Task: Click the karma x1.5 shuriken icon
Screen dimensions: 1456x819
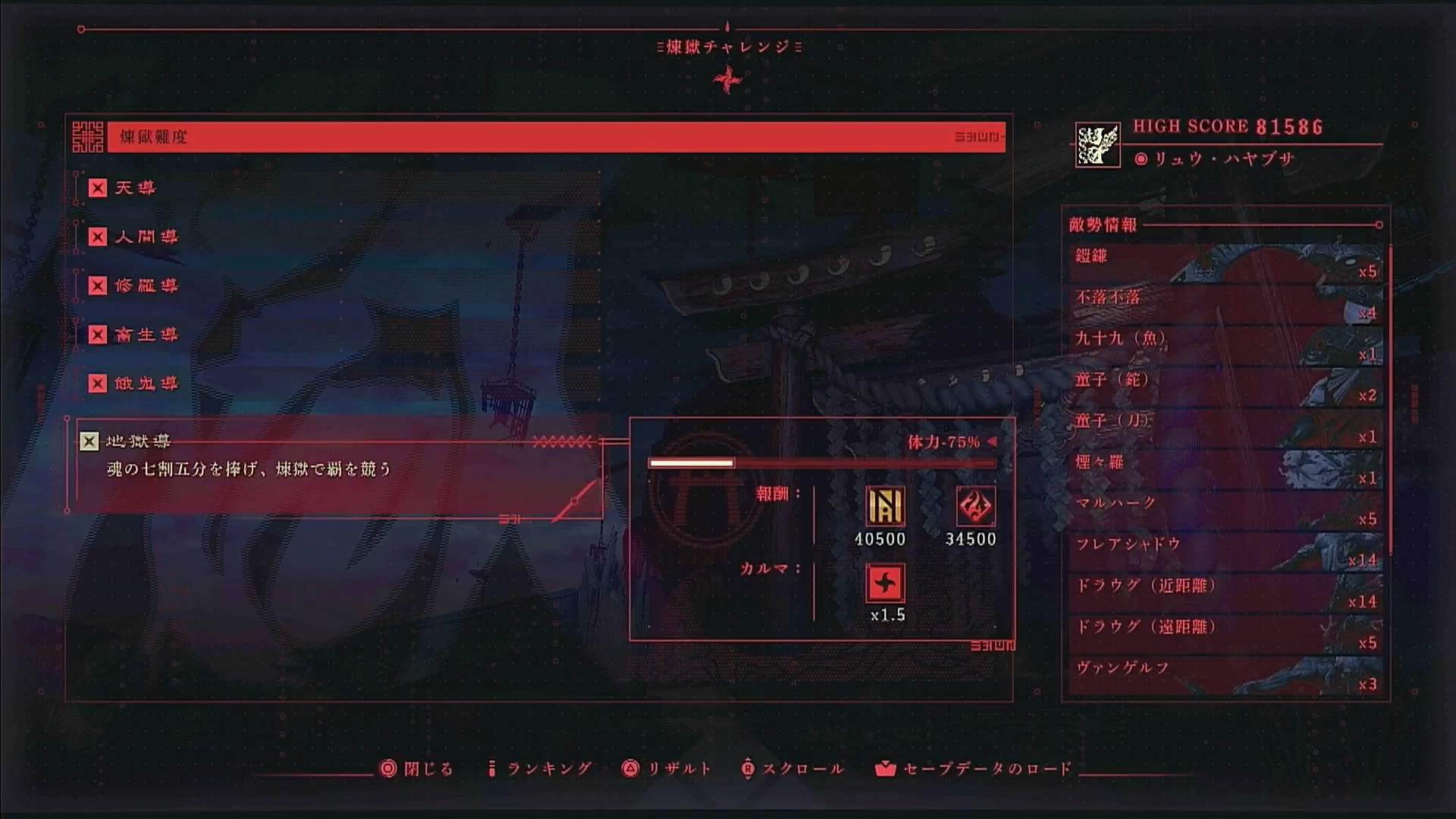Action: 885,584
